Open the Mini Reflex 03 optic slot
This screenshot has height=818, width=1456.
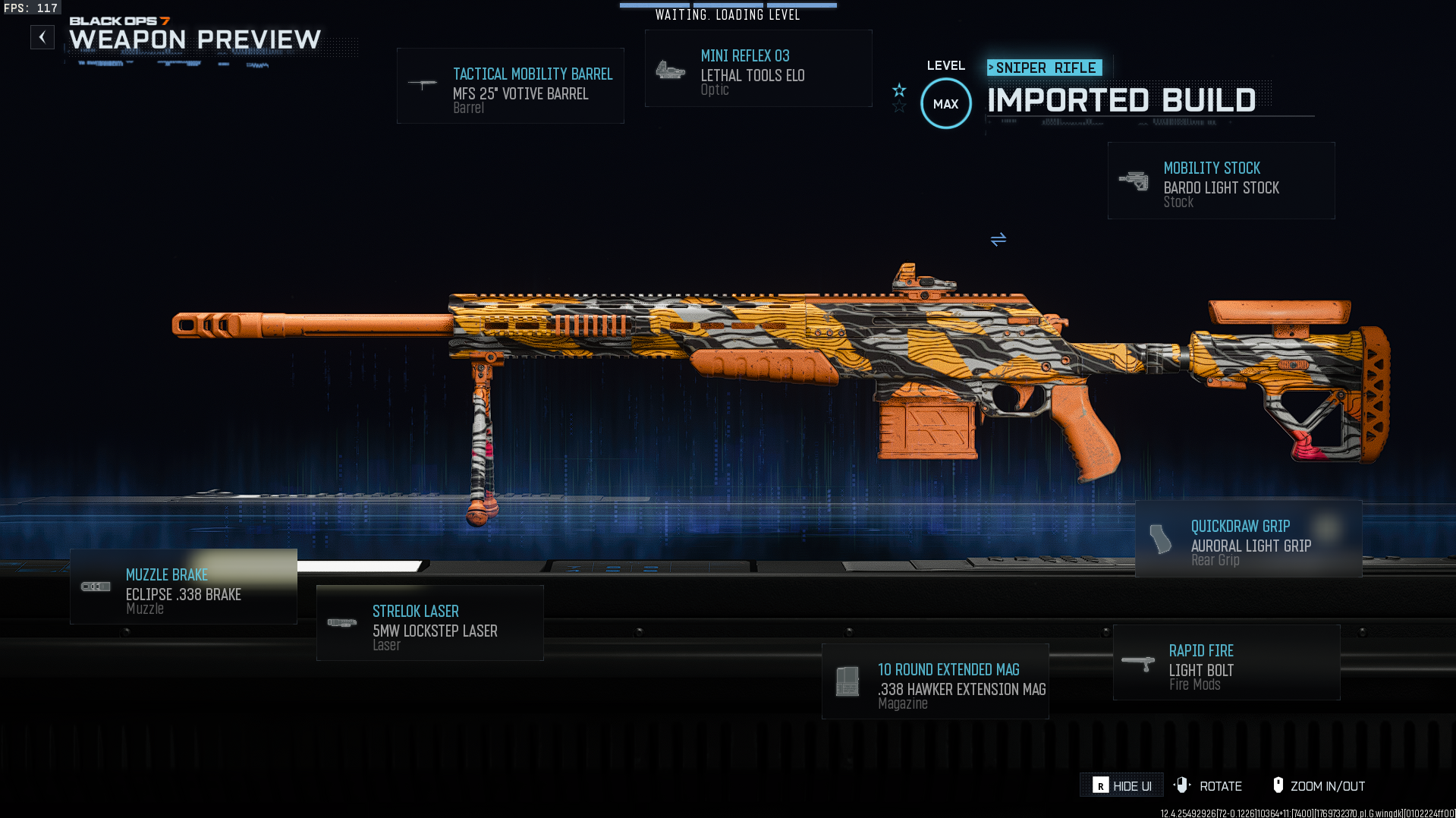758,69
